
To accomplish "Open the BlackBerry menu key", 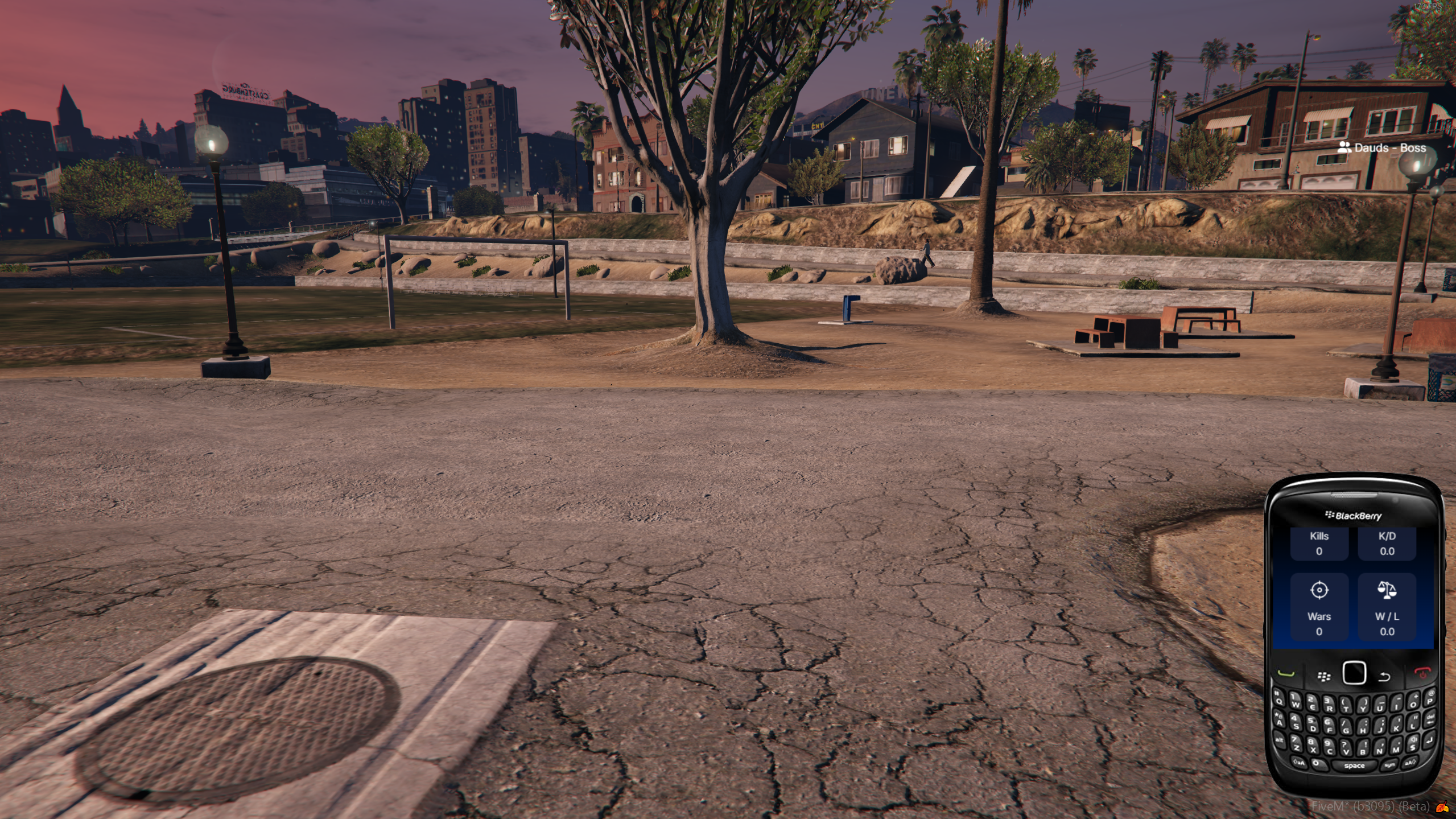I will 1324,676.
